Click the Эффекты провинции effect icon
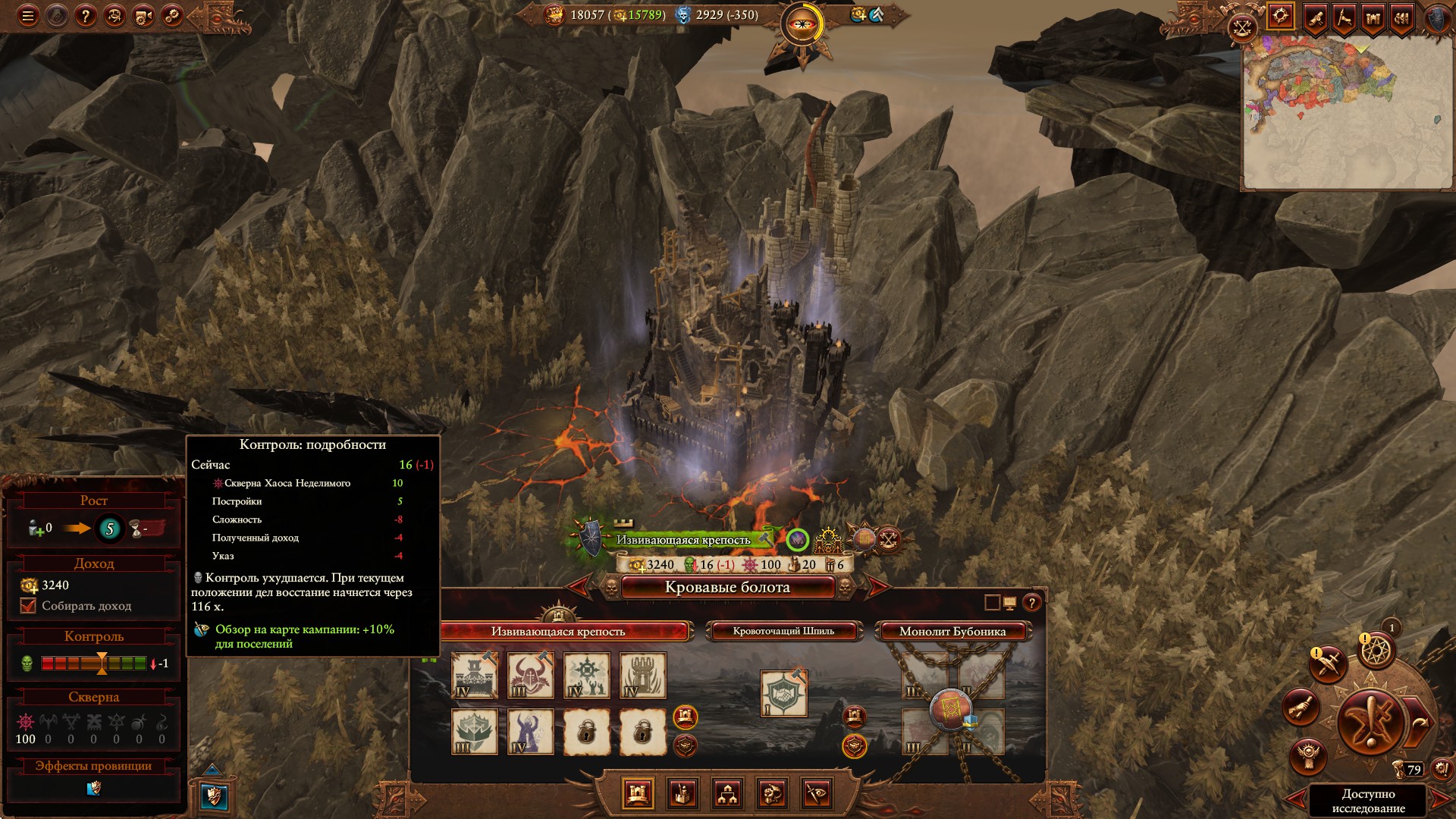1456x819 pixels. pyautogui.click(x=94, y=789)
